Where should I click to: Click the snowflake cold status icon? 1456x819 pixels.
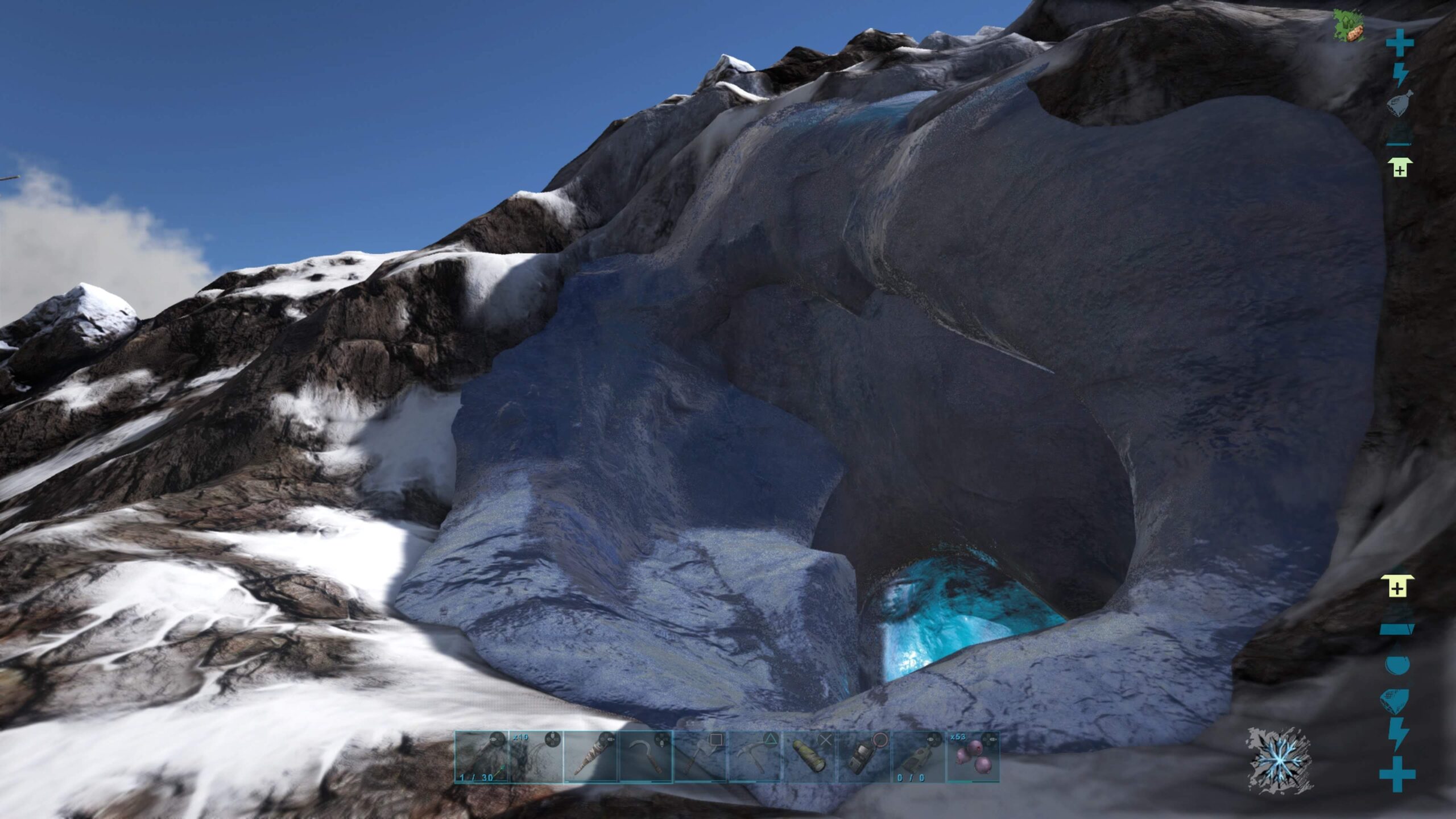click(1279, 759)
